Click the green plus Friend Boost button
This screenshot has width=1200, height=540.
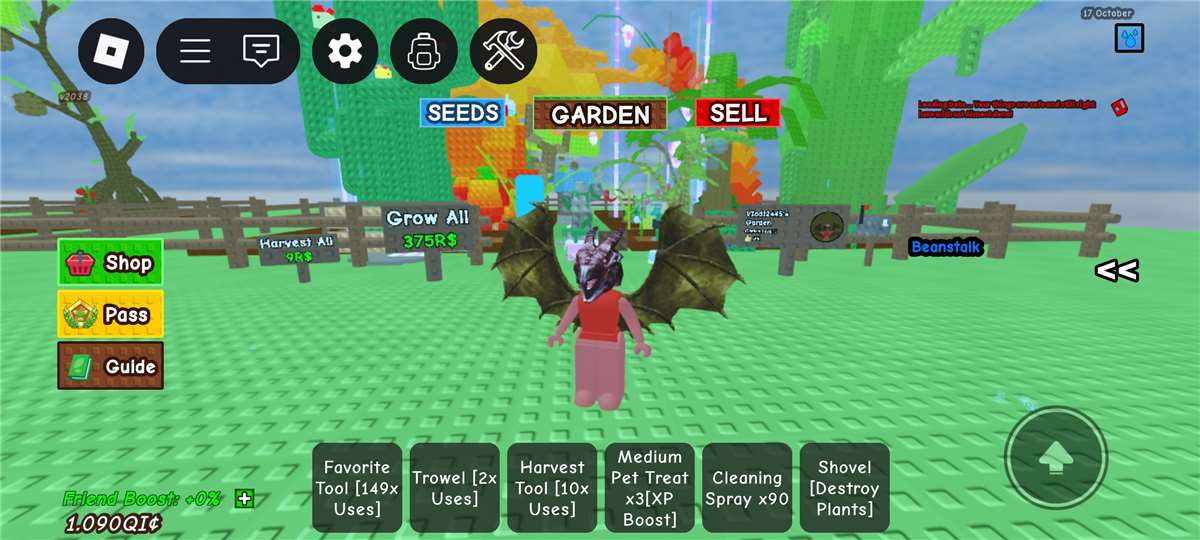click(x=245, y=498)
